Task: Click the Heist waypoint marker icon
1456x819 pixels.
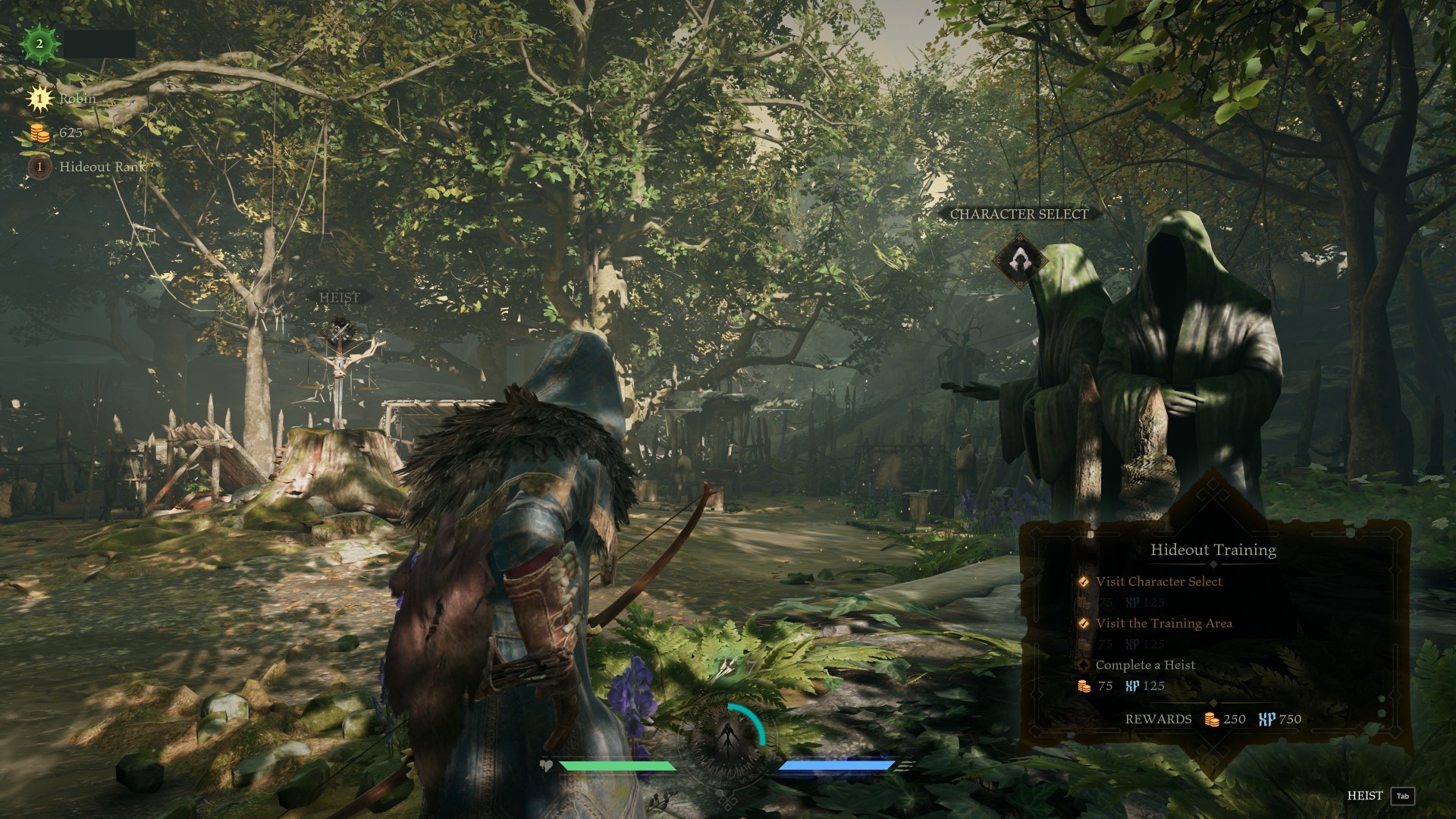Action: 339,330
